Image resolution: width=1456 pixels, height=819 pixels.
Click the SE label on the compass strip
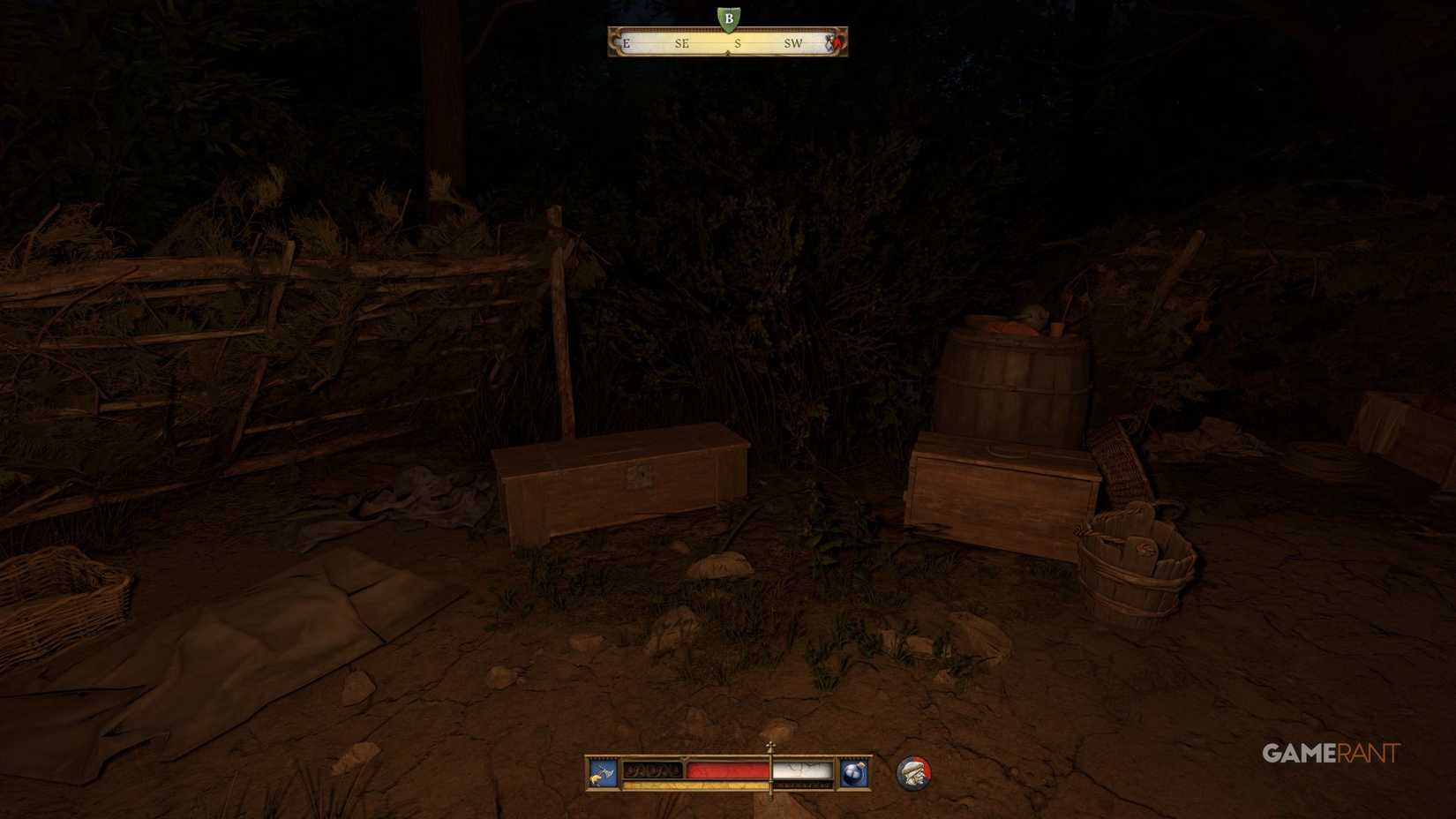coord(681,45)
